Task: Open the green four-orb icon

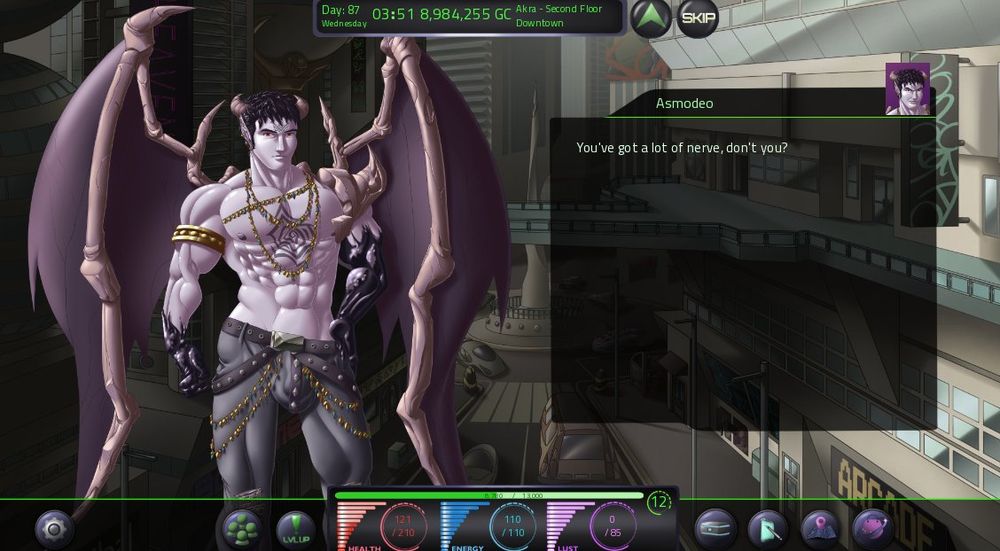Action: pos(241,527)
